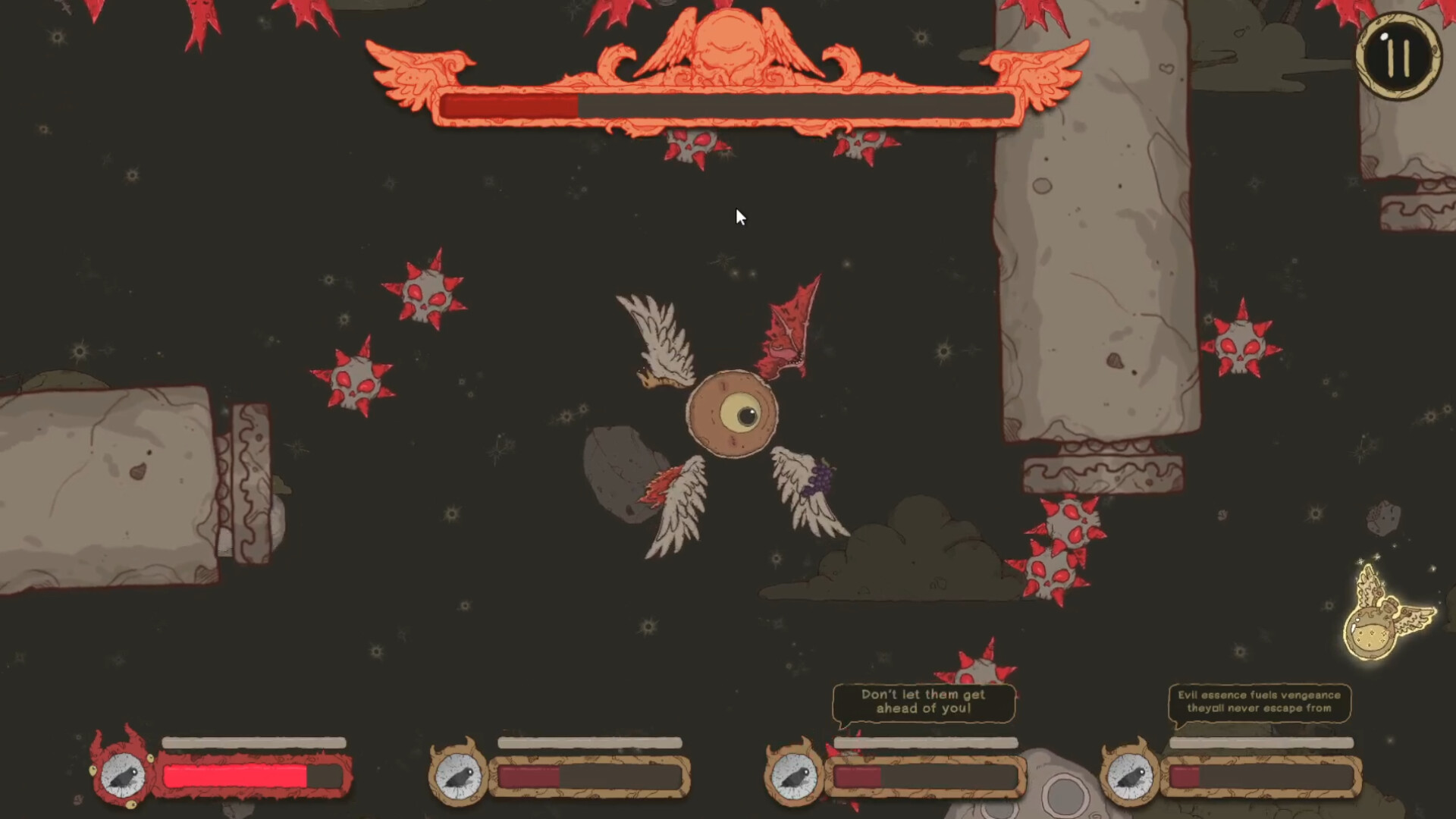Screen dimensions: 1456x819
Task: Open the speech bubble saying 'Don't let them get'
Action: coord(924,701)
